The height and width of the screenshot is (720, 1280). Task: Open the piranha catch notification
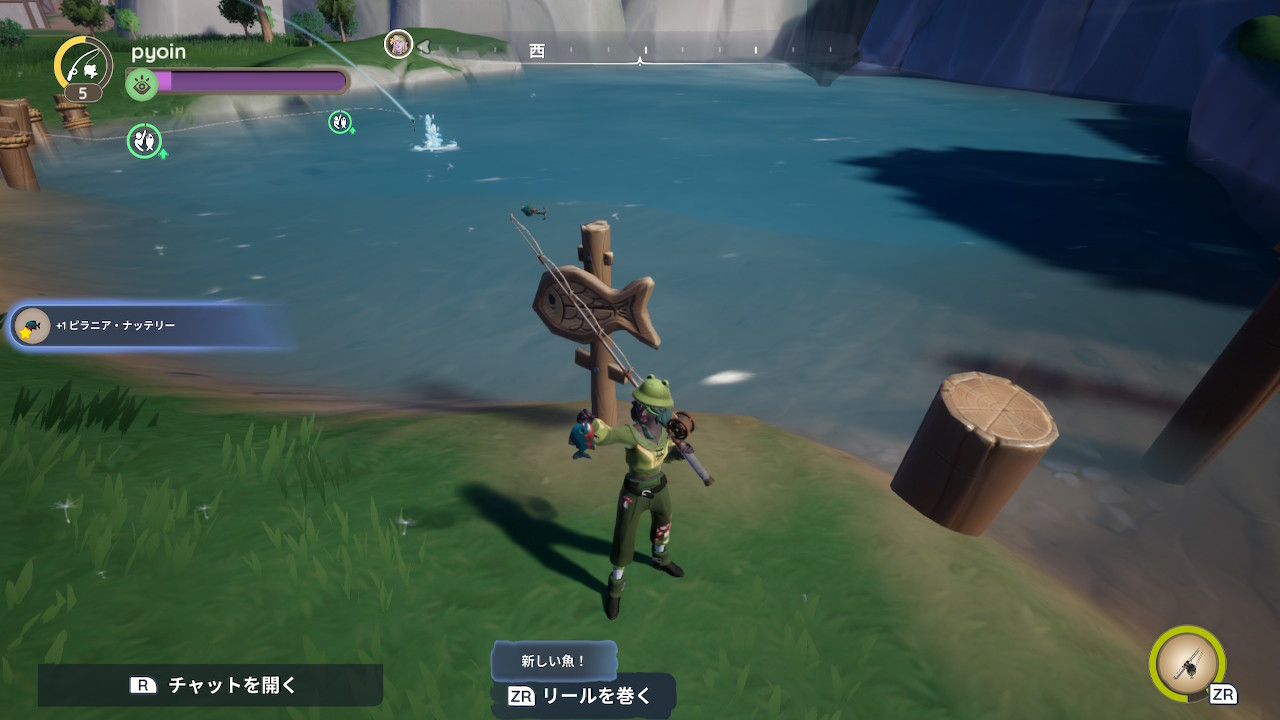pyautogui.click(x=150, y=326)
